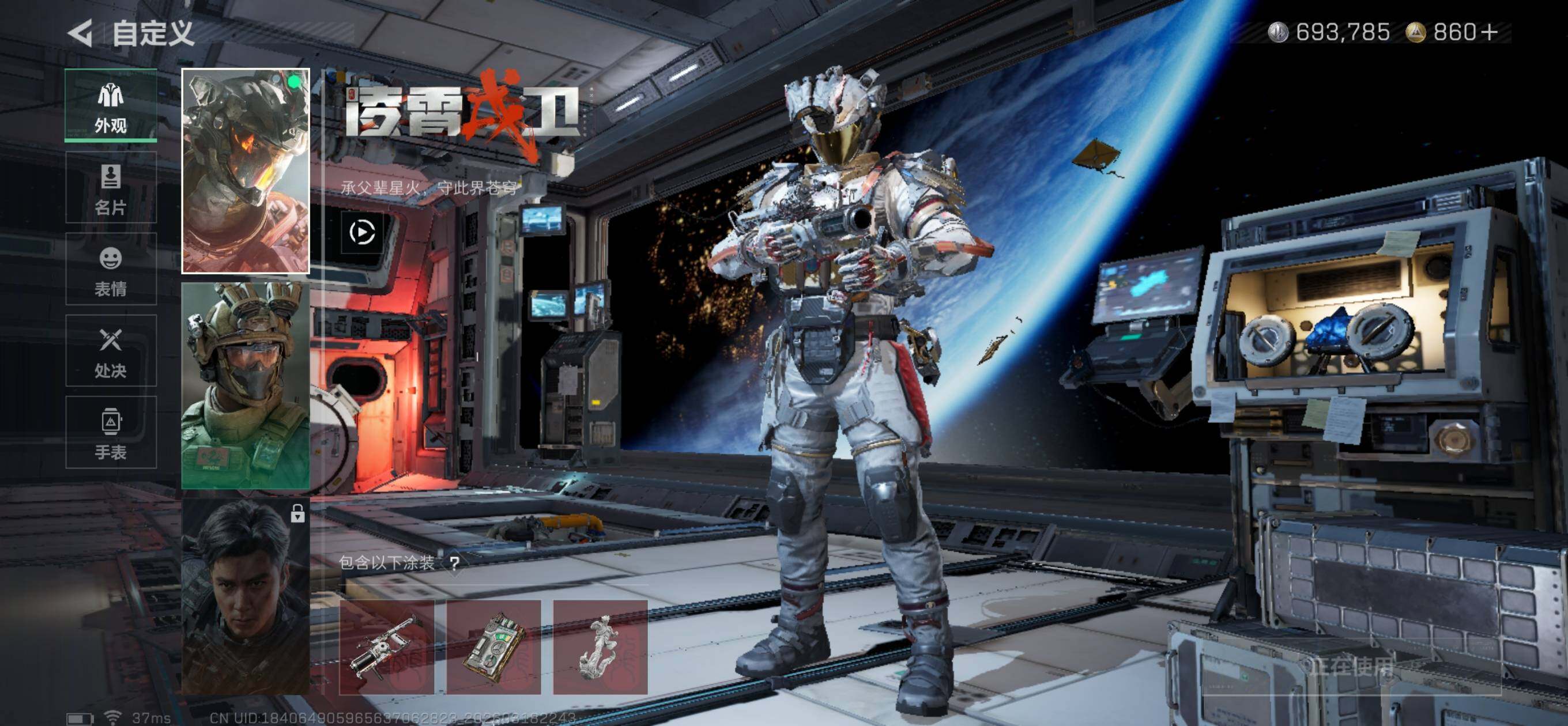Show the 包含以下涂装 question mark help
Viewport: 1568px width, 726px height.
click(455, 563)
